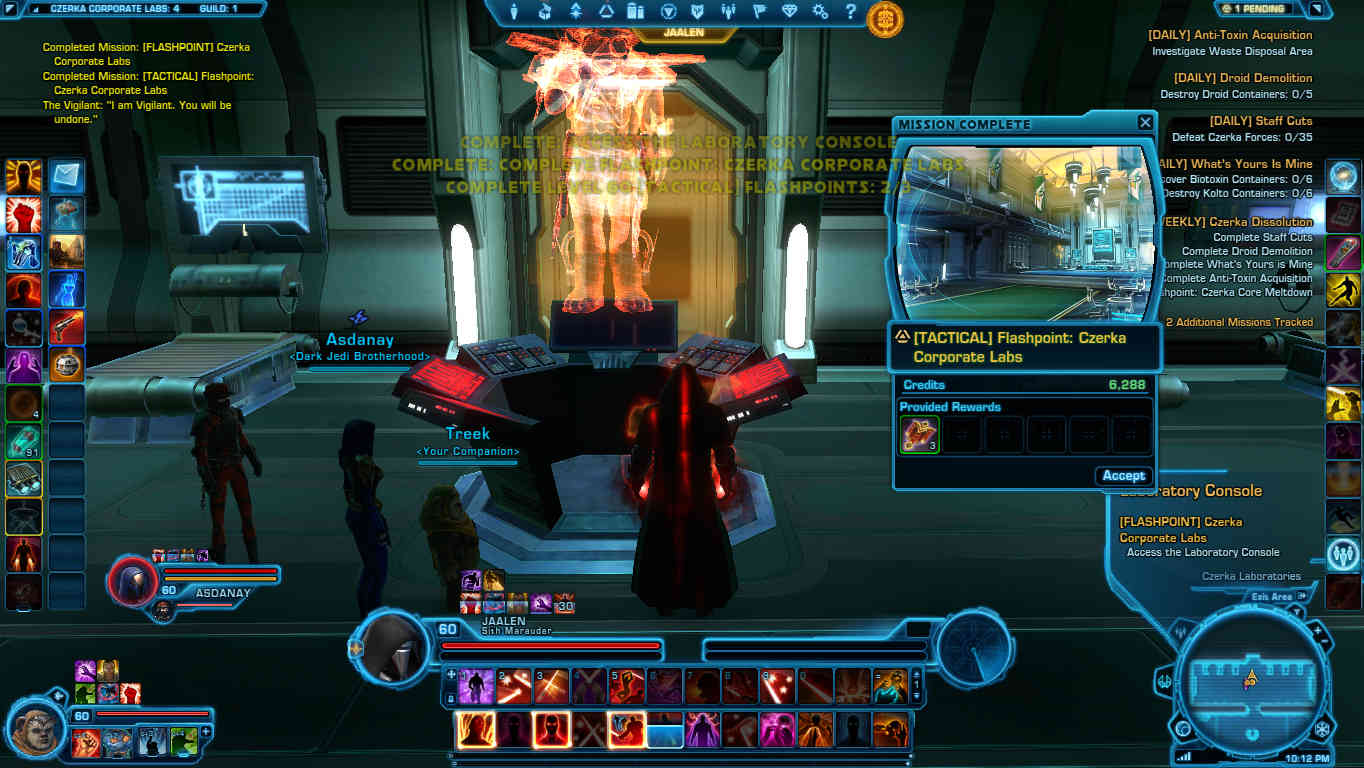
Task: Open the diamond-shaped menu bar icon
Action: coord(790,12)
